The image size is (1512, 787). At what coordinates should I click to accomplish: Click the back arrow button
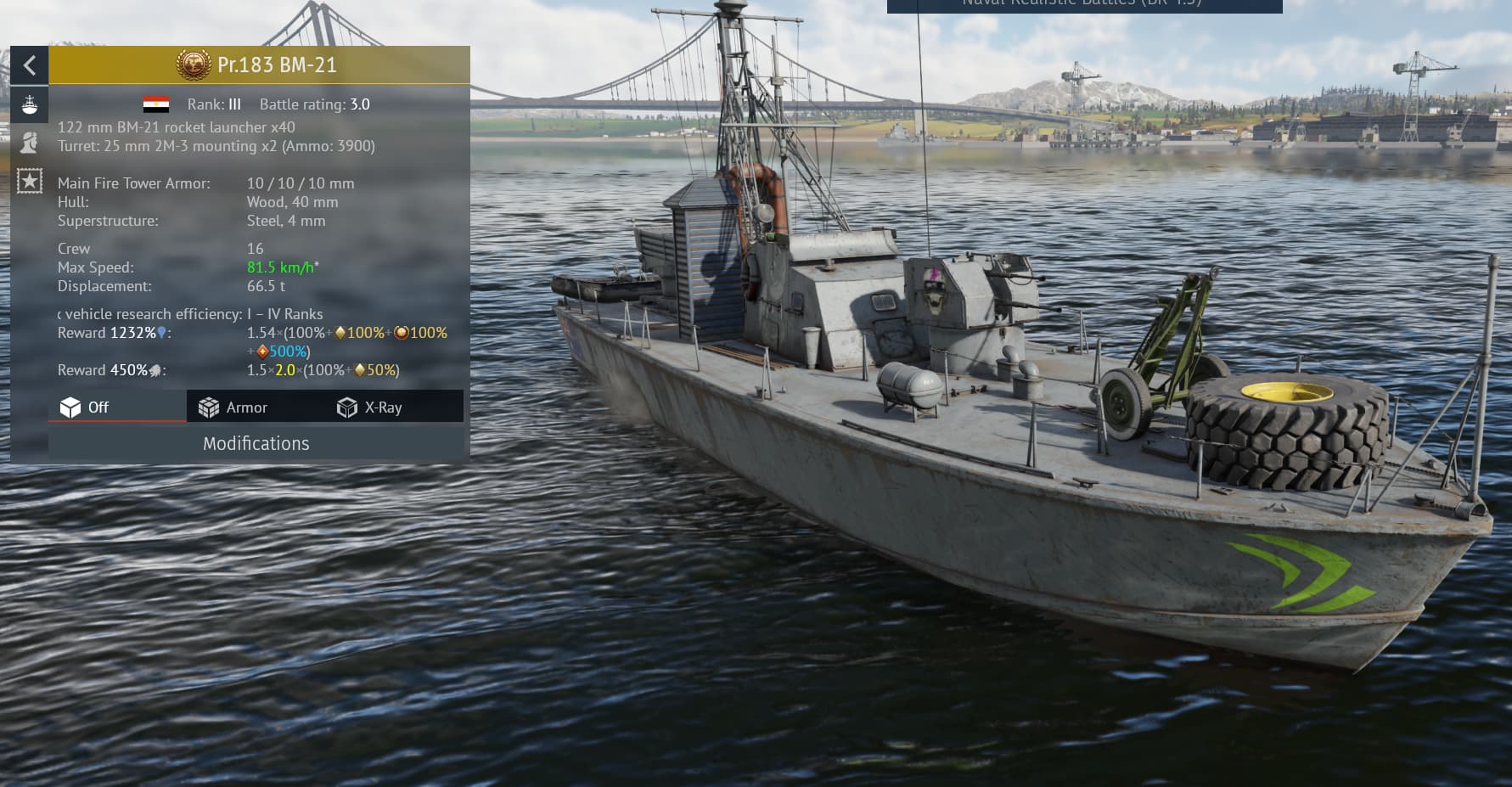pyautogui.click(x=30, y=65)
